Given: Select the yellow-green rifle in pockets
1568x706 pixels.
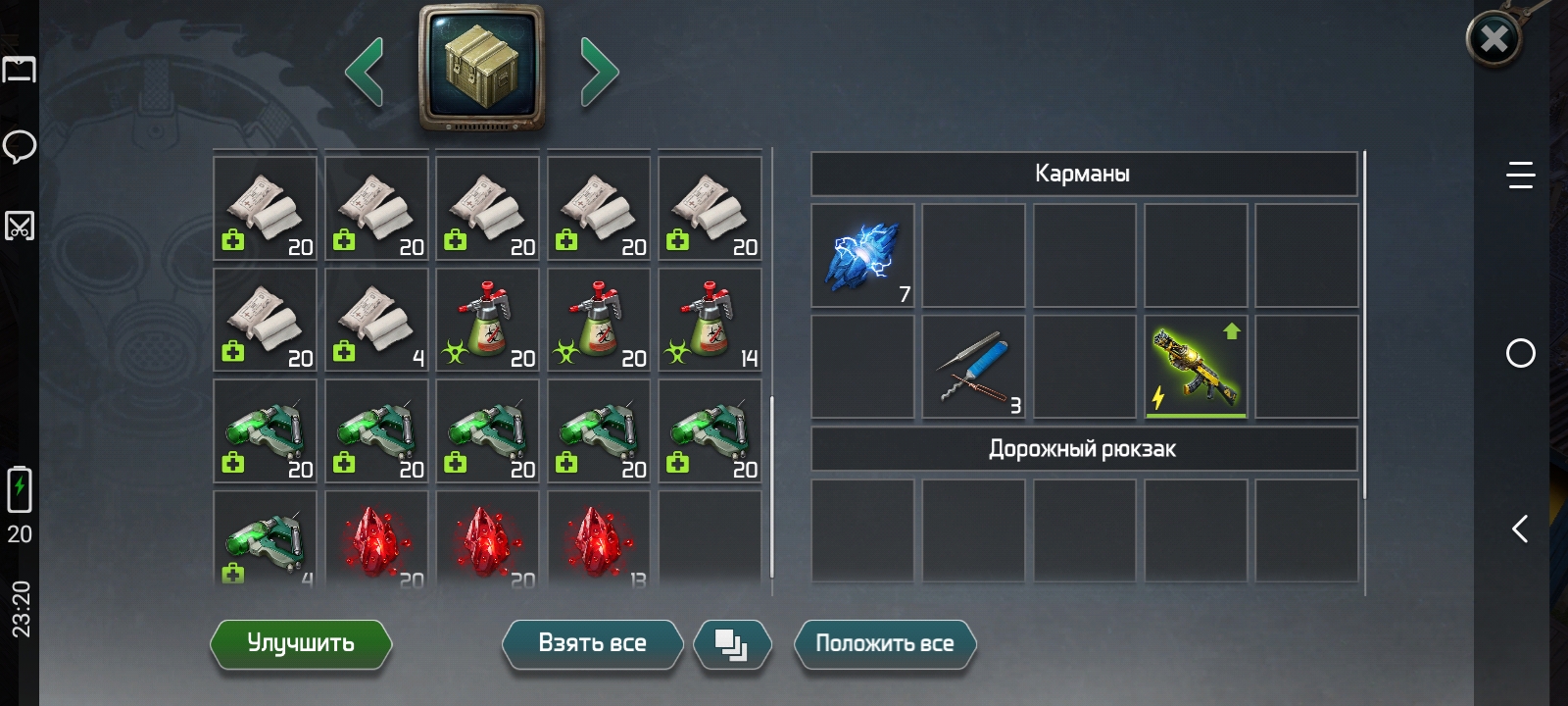Looking at the screenshot, I should tap(1196, 367).
